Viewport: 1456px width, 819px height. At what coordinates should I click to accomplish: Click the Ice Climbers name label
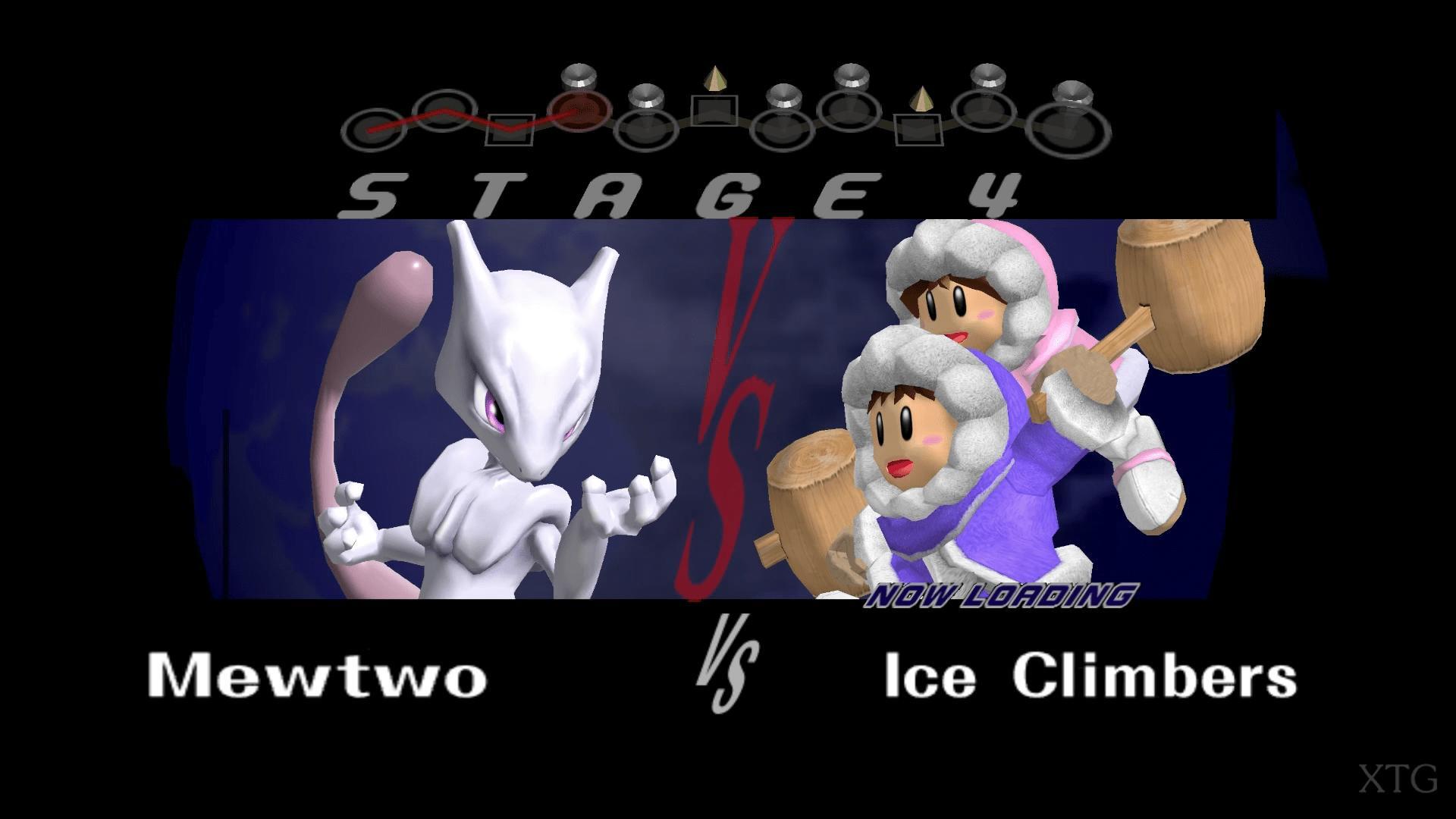pyautogui.click(x=1092, y=675)
